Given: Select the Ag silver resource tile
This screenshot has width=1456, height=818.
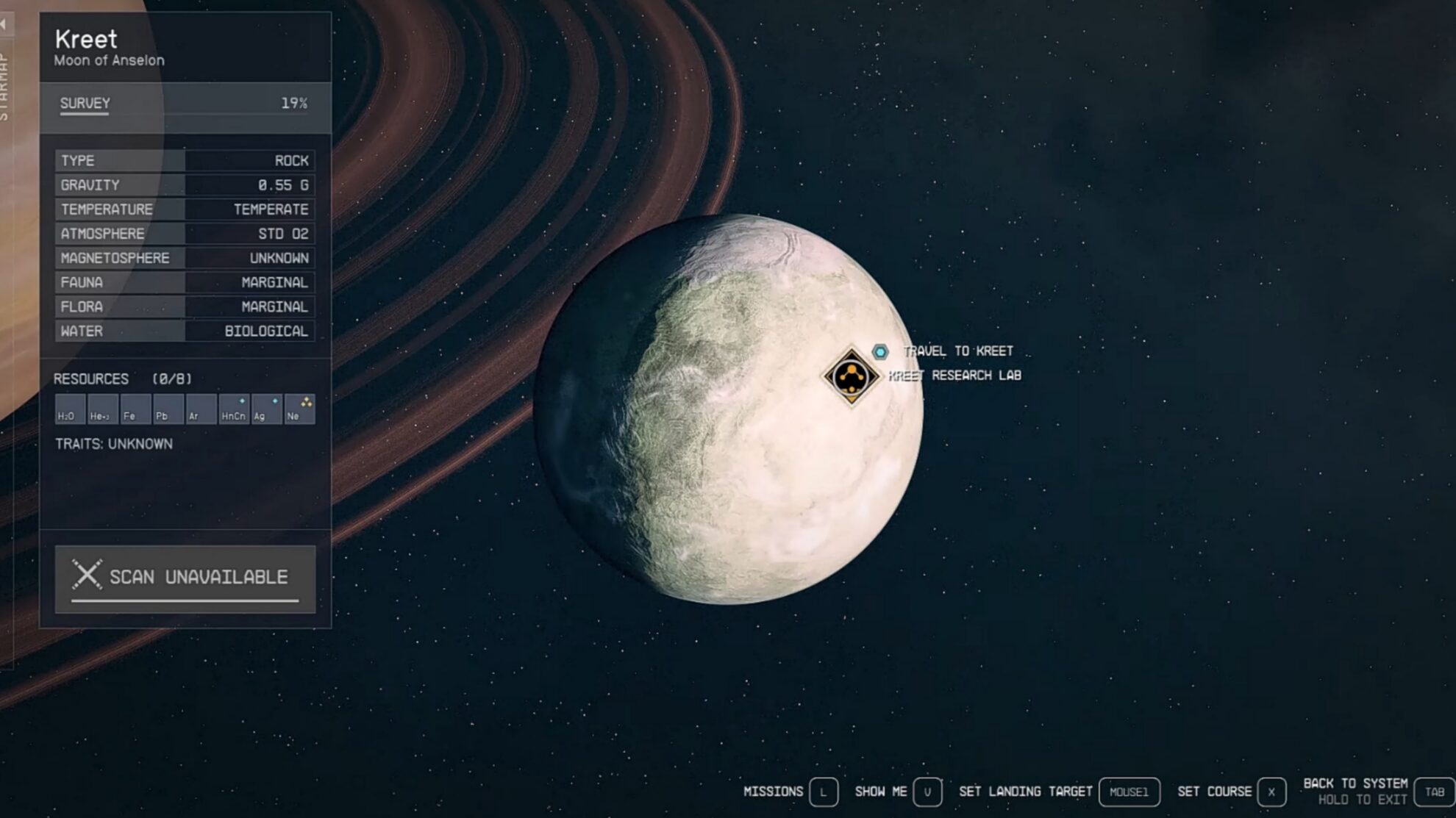Looking at the screenshot, I should click(x=266, y=409).
